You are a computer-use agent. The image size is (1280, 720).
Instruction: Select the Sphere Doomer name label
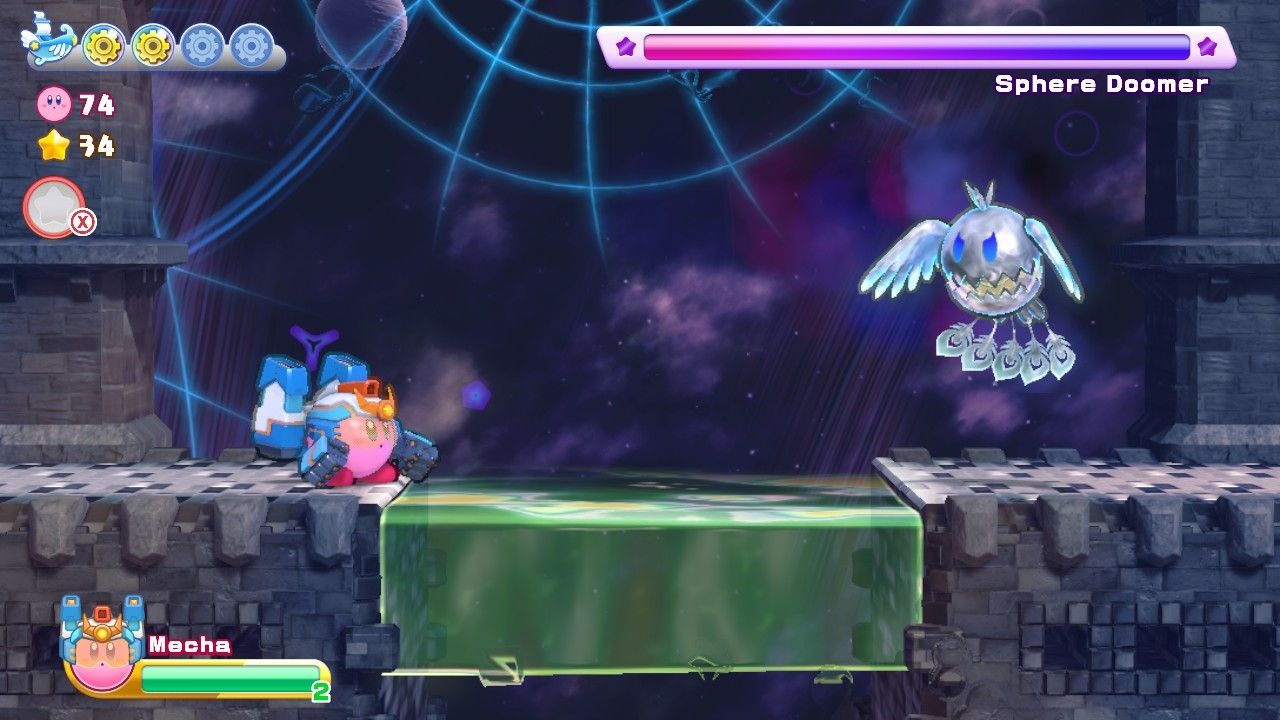tap(1101, 84)
